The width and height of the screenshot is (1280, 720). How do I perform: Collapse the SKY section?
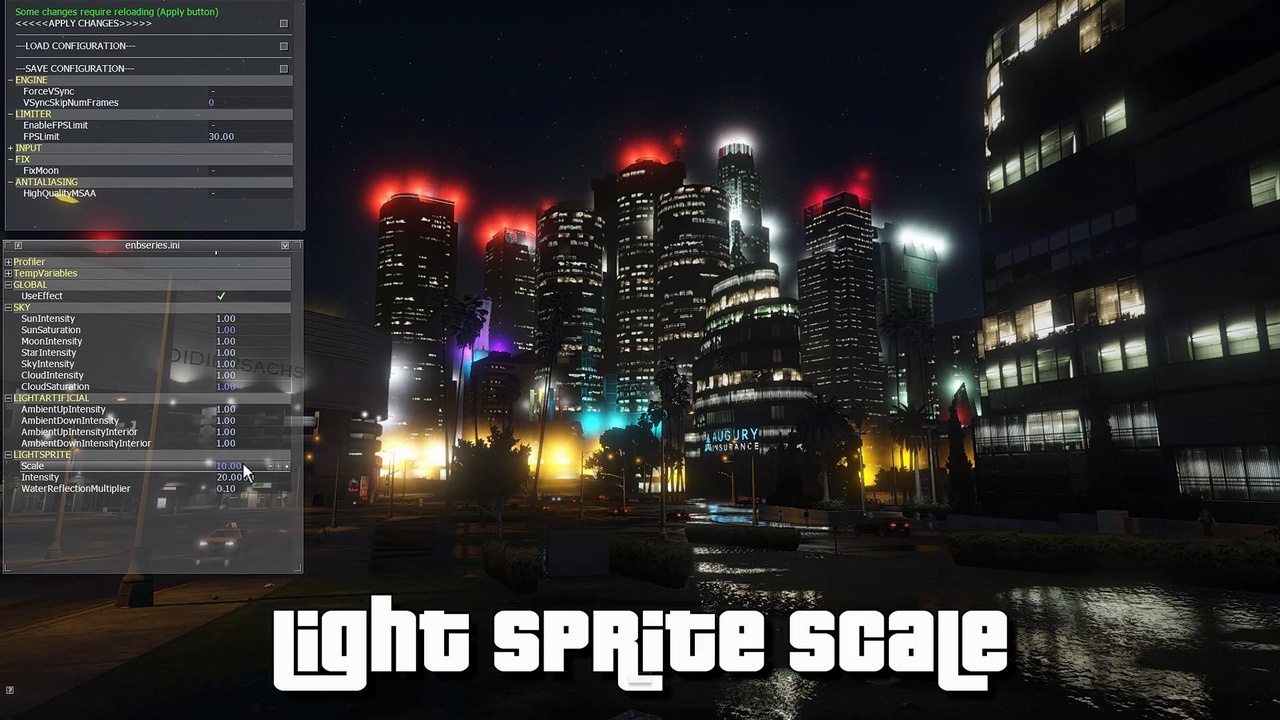point(8,307)
